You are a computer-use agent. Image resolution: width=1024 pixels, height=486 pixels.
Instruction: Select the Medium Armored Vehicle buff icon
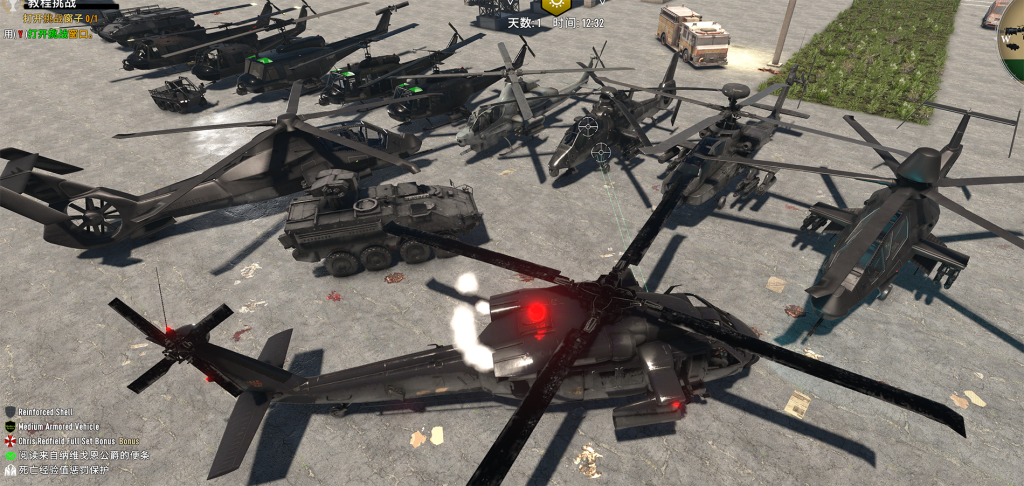point(10,426)
